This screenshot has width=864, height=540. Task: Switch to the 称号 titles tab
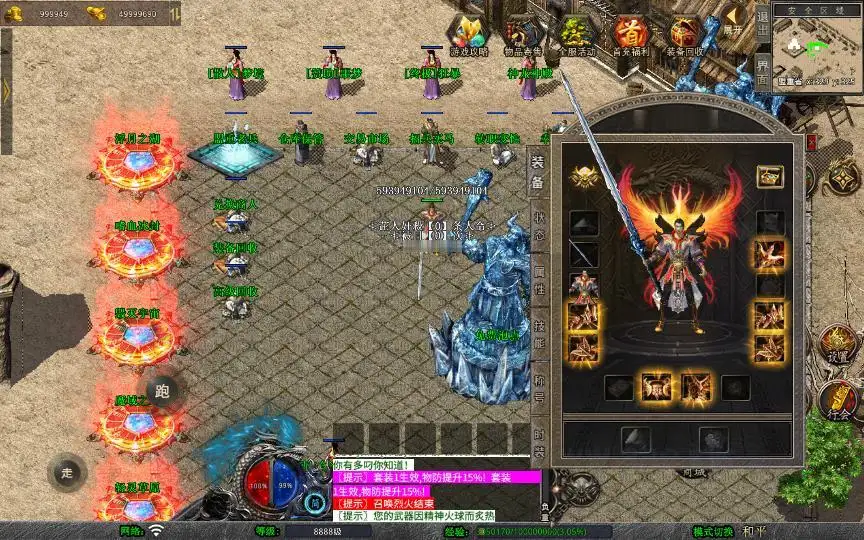[538, 387]
